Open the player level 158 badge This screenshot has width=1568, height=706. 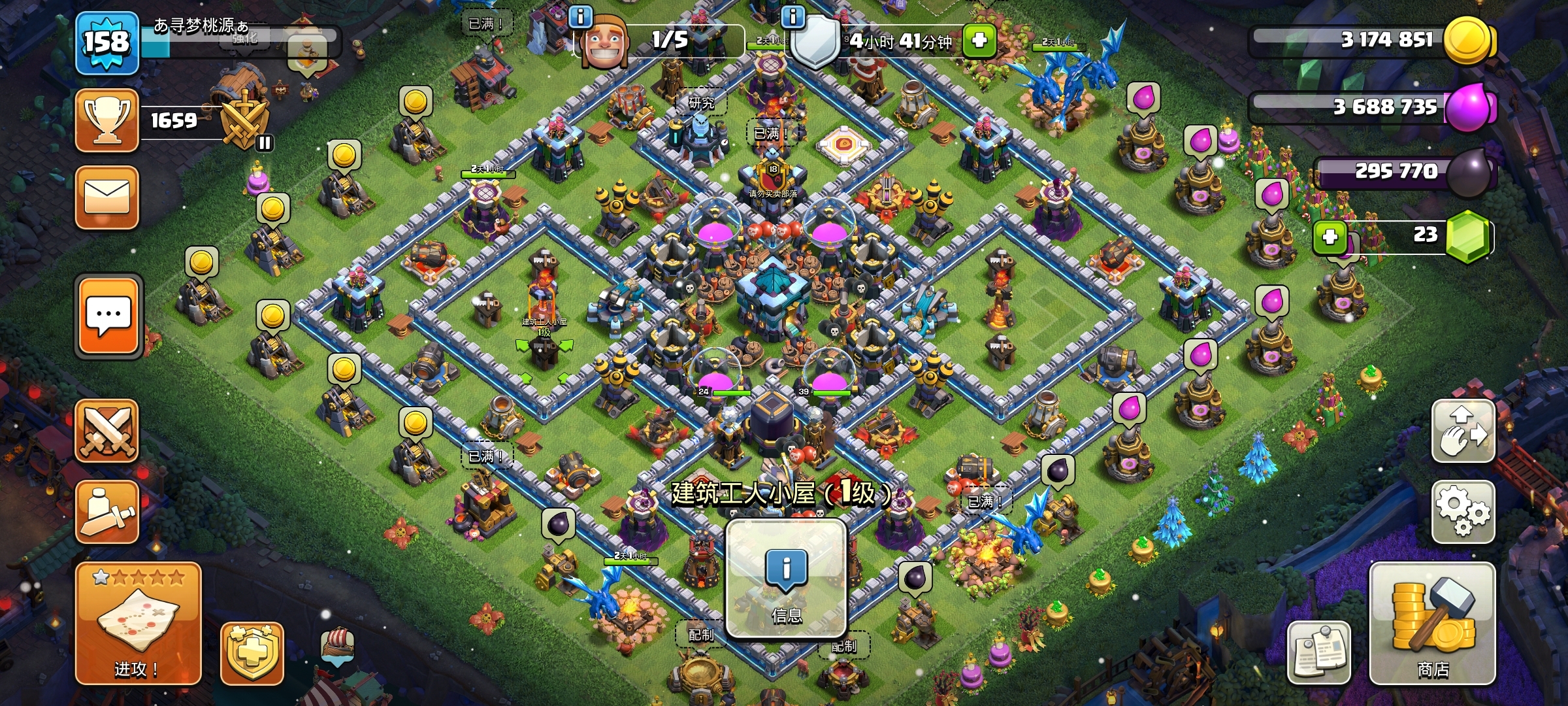pos(107,43)
